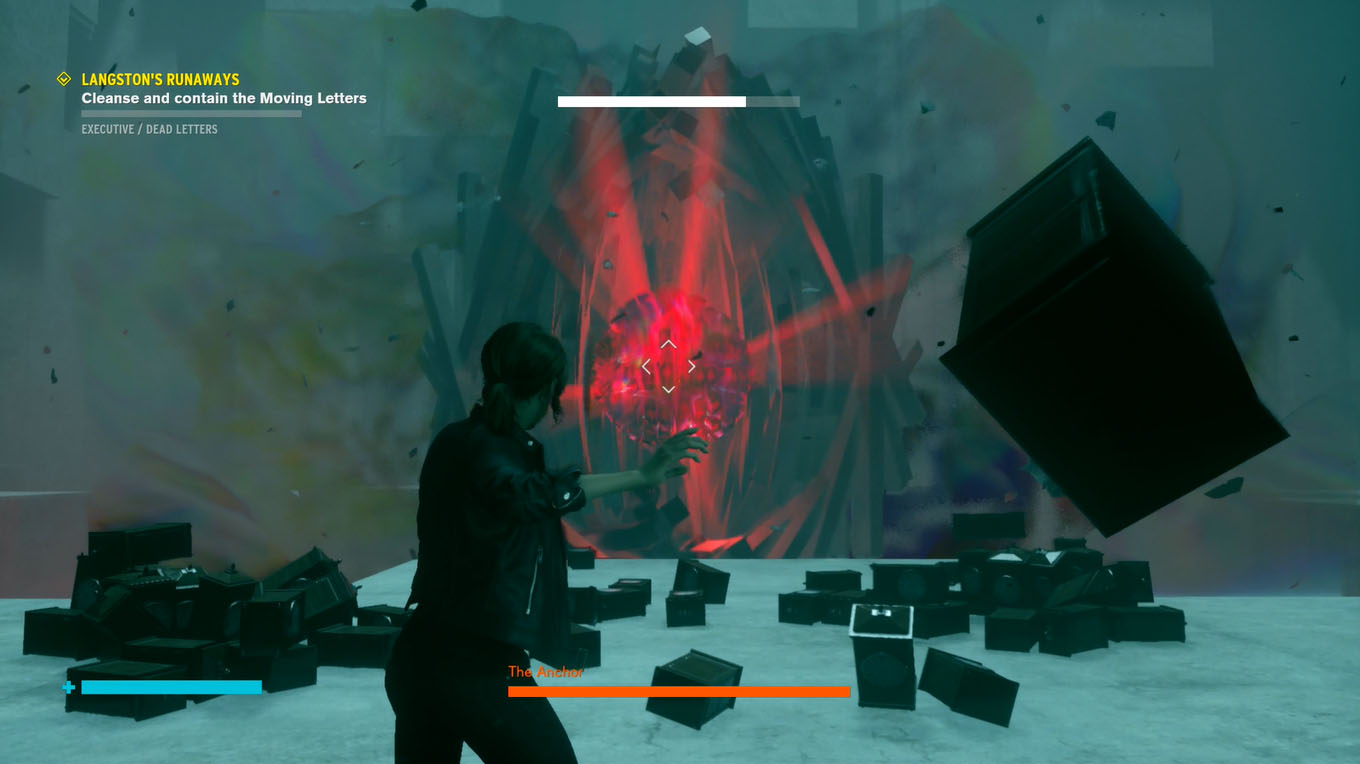Image resolution: width=1360 pixels, height=764 pixels.
Task: Click the orange boss health bar
Action: (678, 691)
